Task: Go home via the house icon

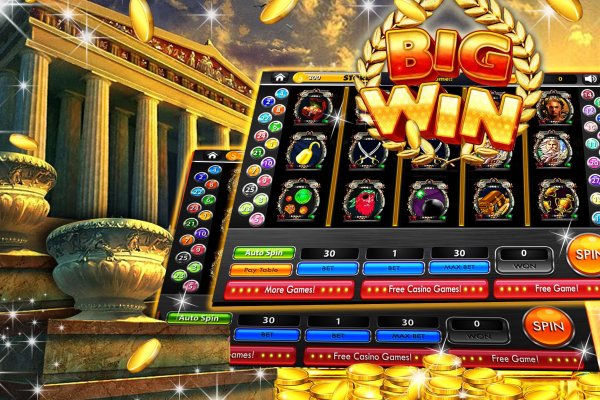Action: [279, 76]
